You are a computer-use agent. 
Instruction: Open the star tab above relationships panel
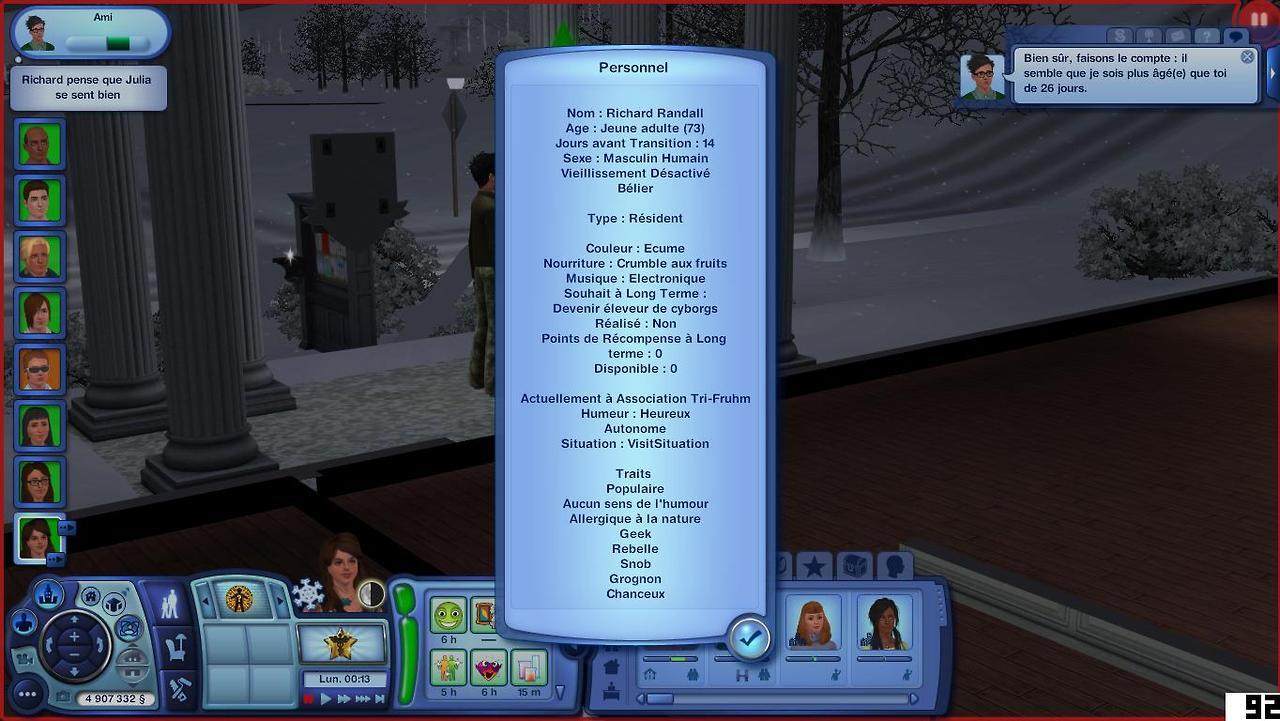pos(814,567)
